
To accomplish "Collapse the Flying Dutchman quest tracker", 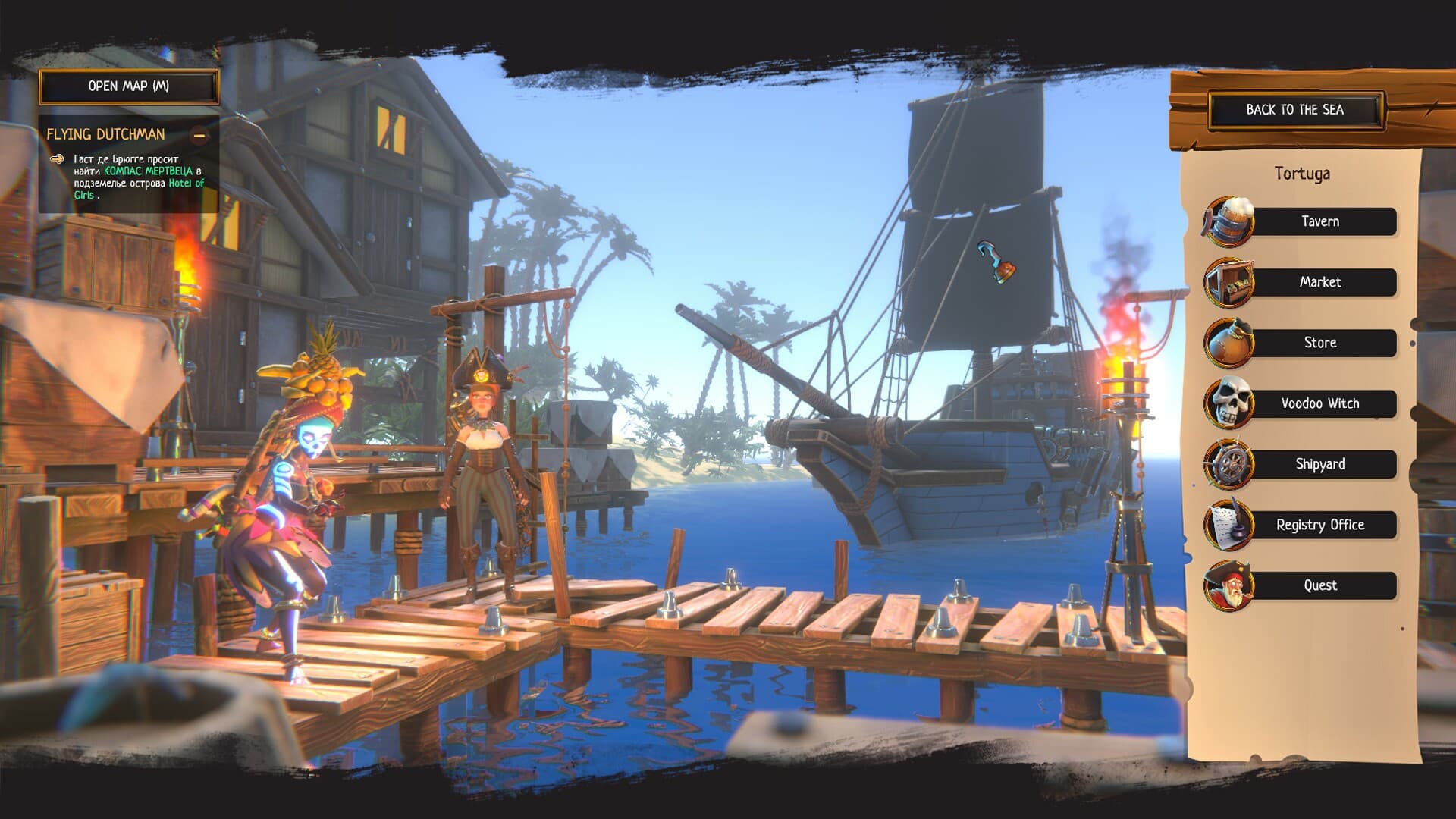I will (199, 136).
